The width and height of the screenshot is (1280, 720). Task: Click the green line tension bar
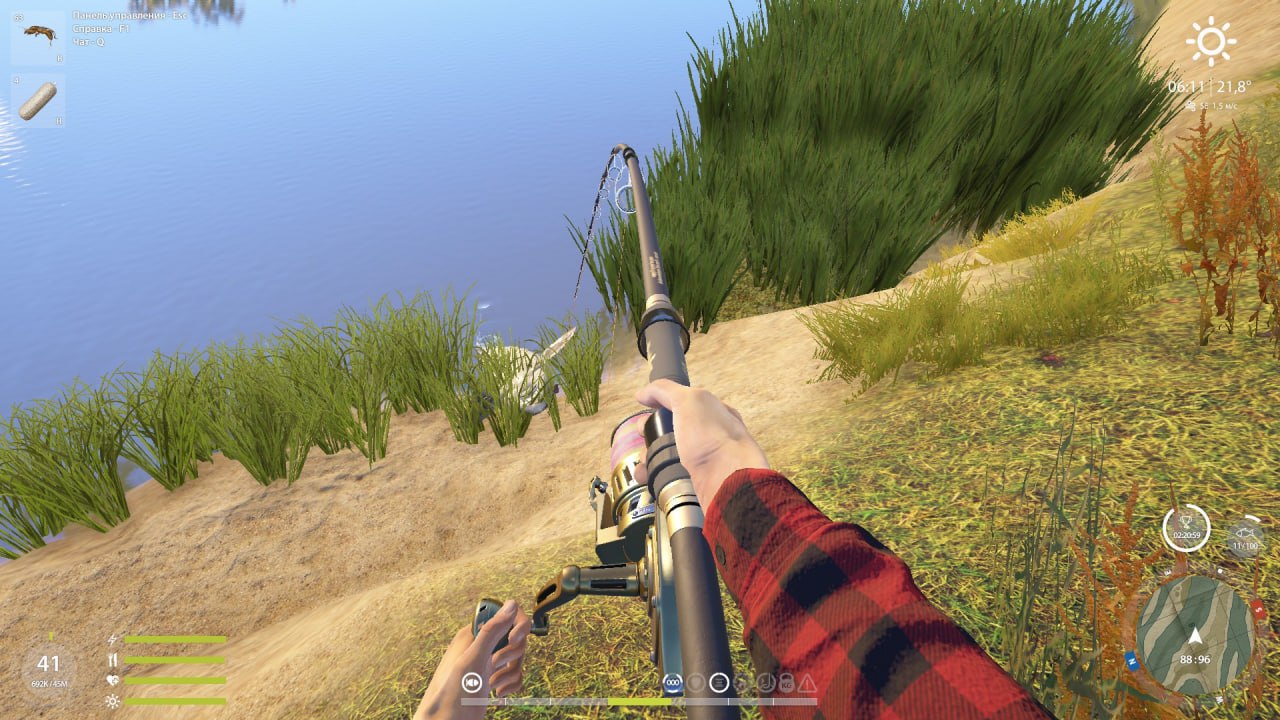(x=640, y=701)
